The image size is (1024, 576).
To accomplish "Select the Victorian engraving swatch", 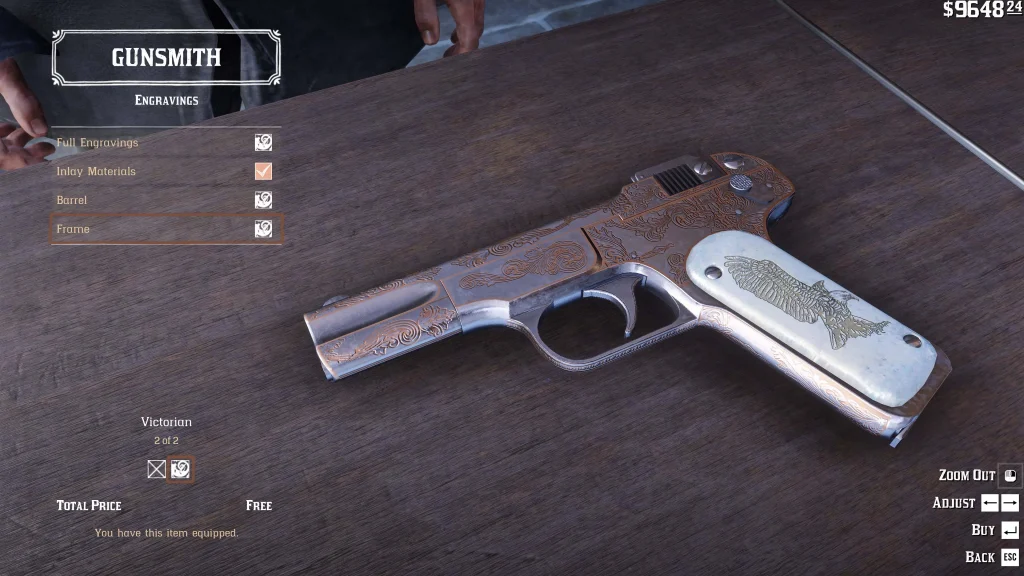I will [180, 469].
